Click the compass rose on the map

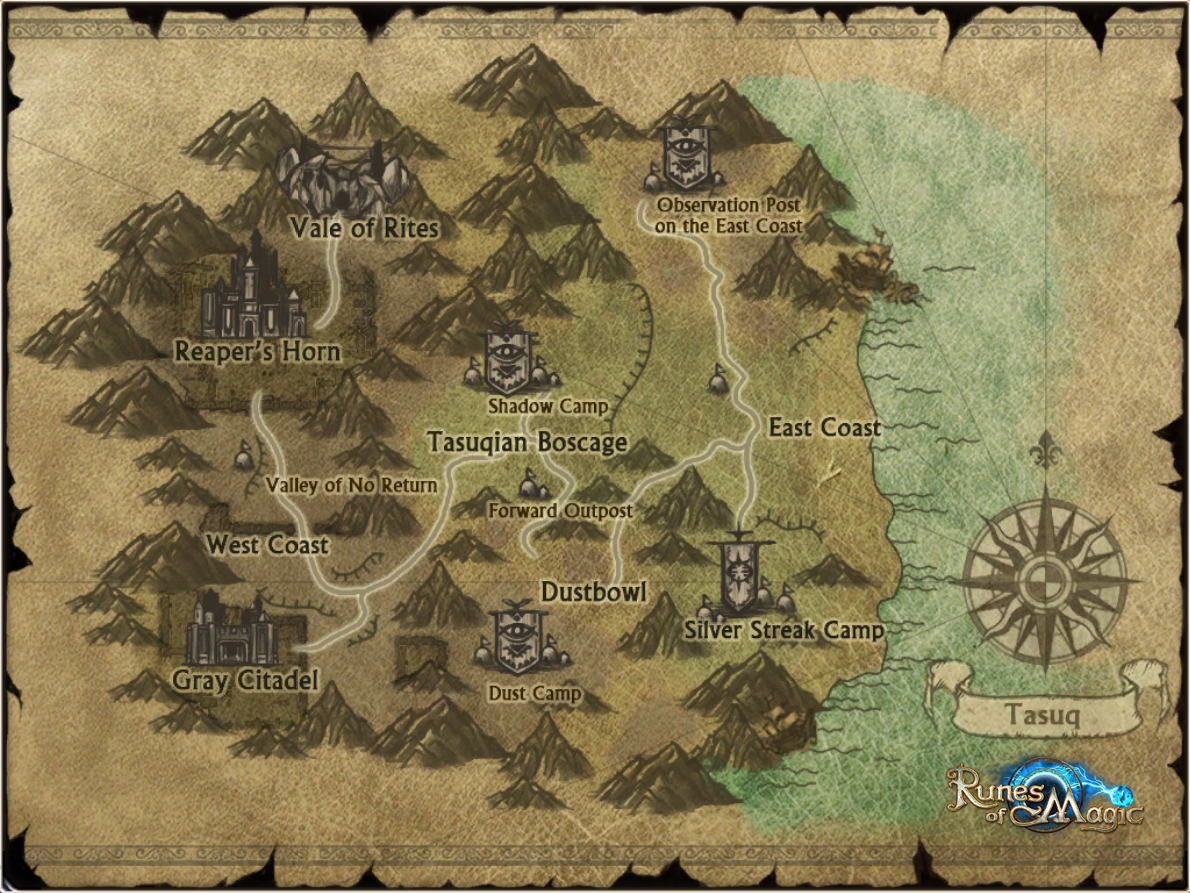[x=1044, y=579]
